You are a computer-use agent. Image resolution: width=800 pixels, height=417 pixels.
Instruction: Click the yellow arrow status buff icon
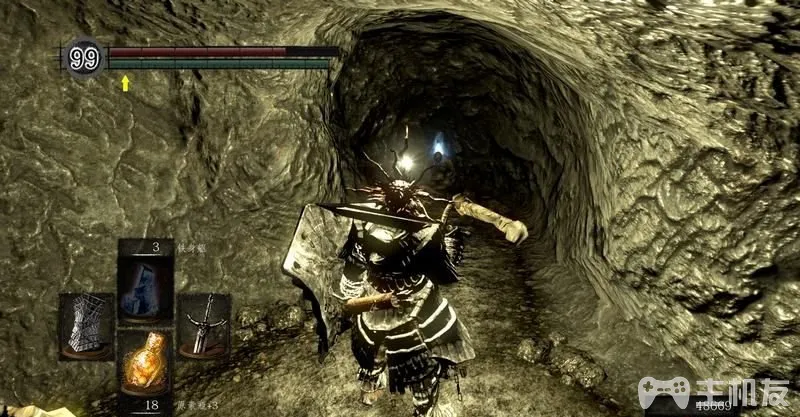(x=126, y=83)
